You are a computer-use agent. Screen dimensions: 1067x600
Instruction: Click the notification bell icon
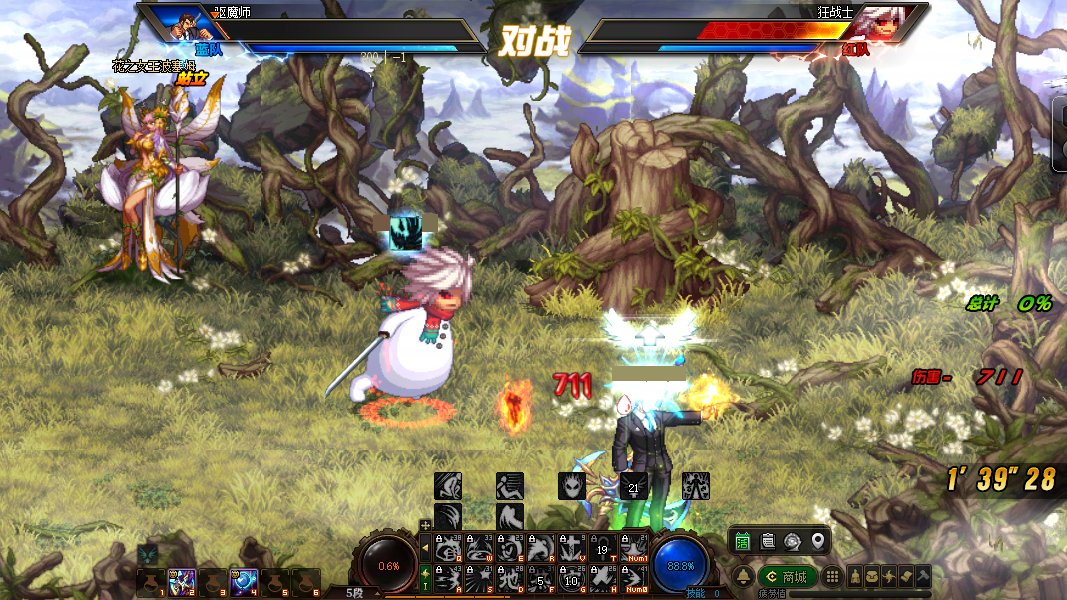pyautogui.click(x=743, y=577)
